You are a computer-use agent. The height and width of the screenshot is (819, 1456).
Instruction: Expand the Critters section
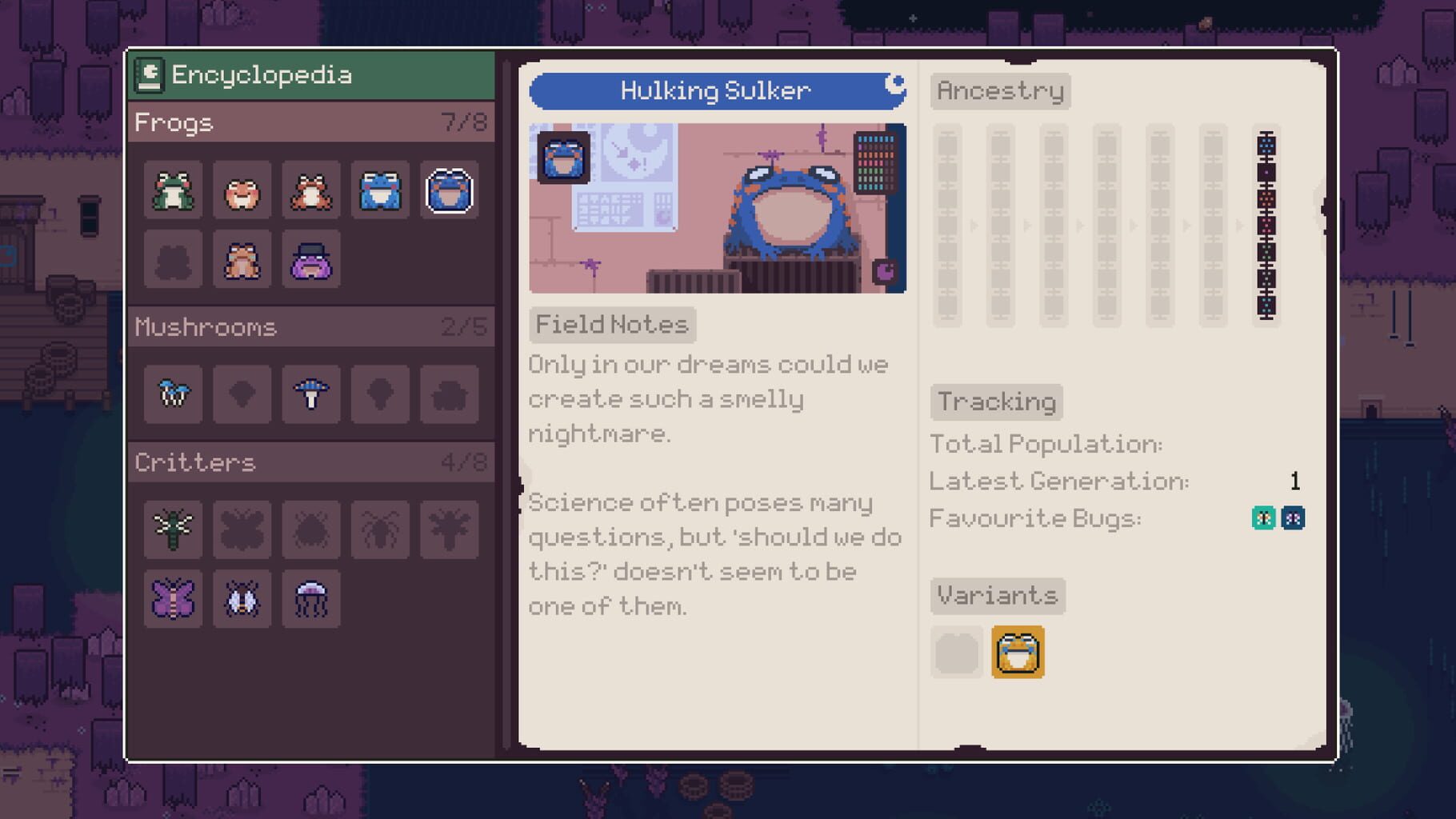(311, 462)
